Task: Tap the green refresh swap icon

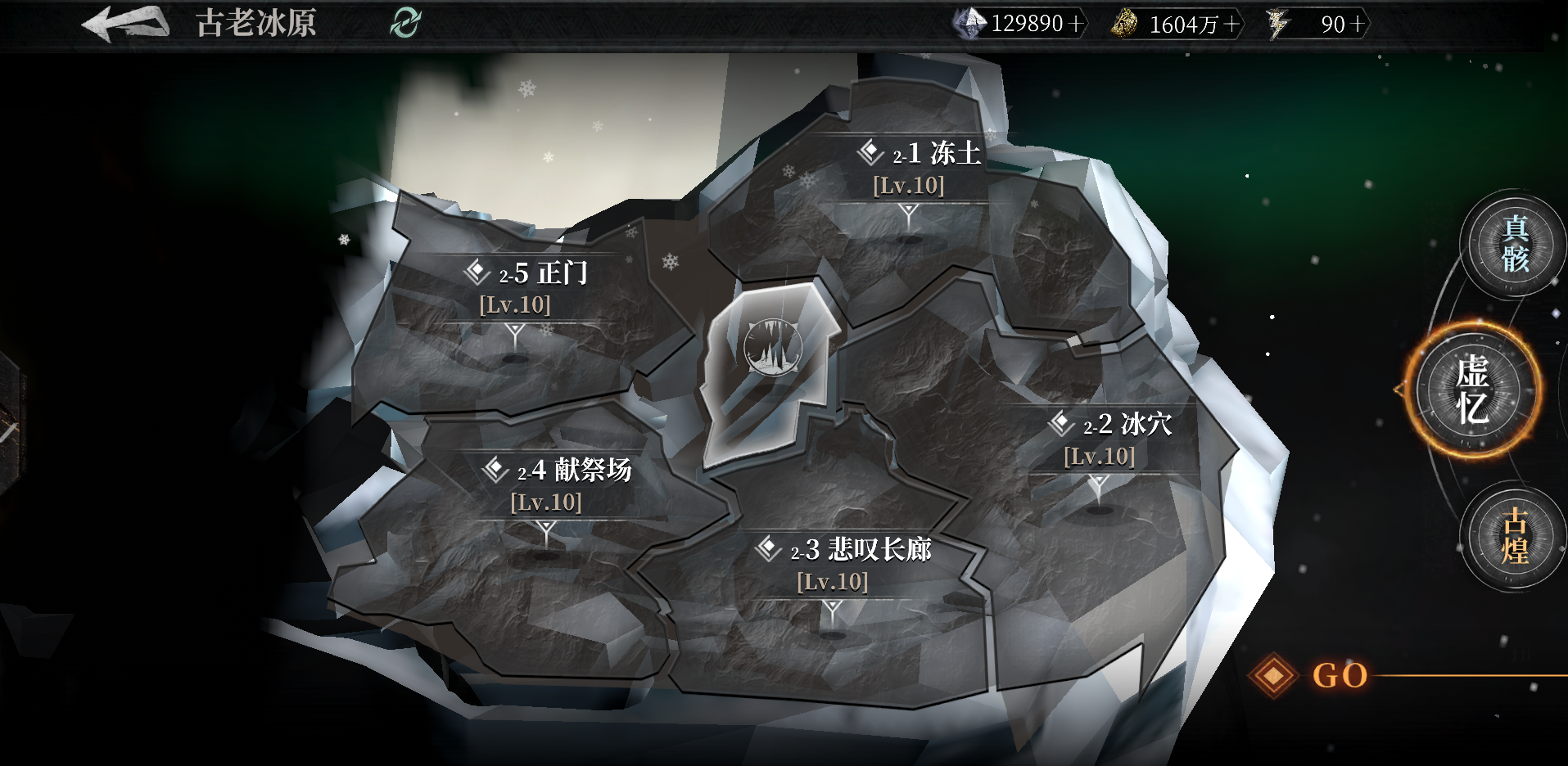Action: [405, 23]
